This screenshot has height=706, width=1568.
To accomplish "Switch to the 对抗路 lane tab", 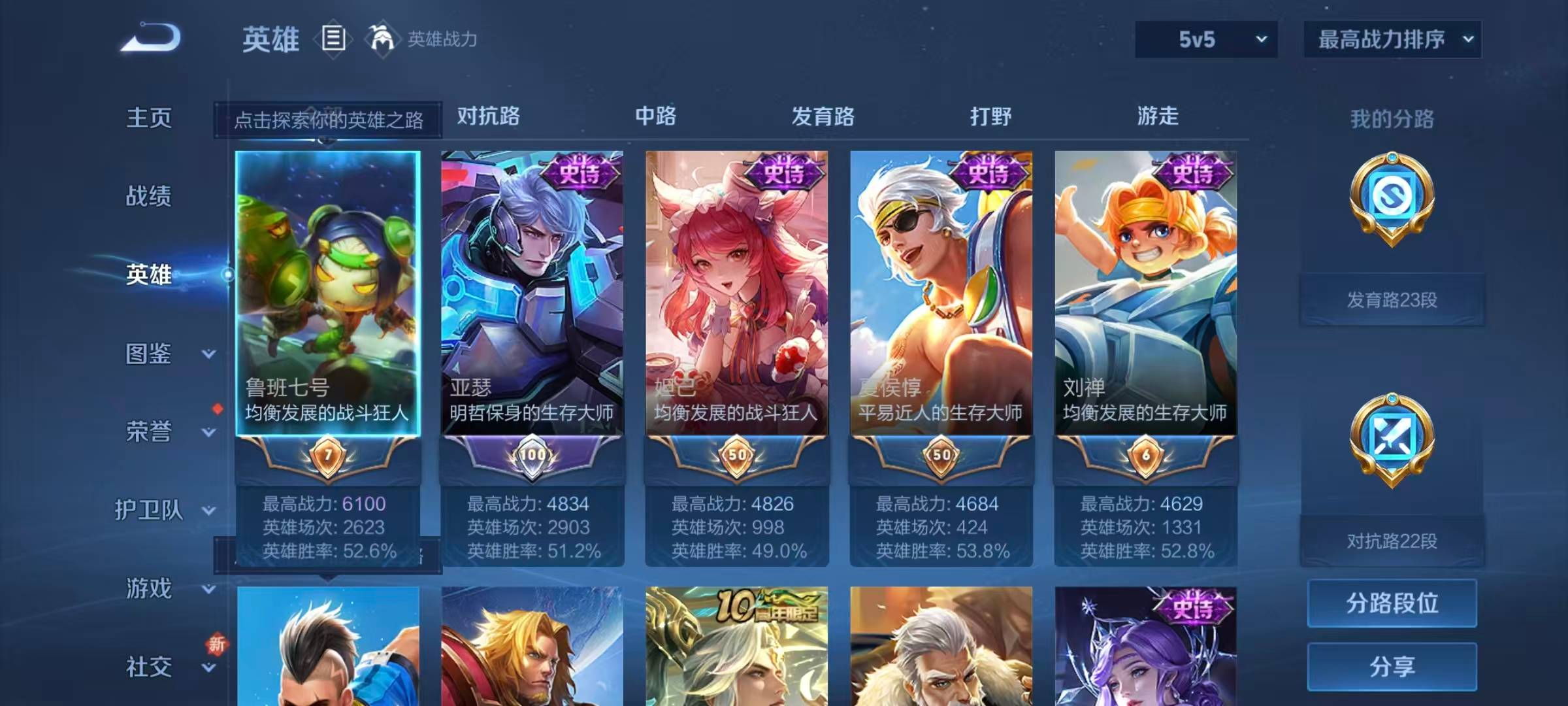I will 487,118.
